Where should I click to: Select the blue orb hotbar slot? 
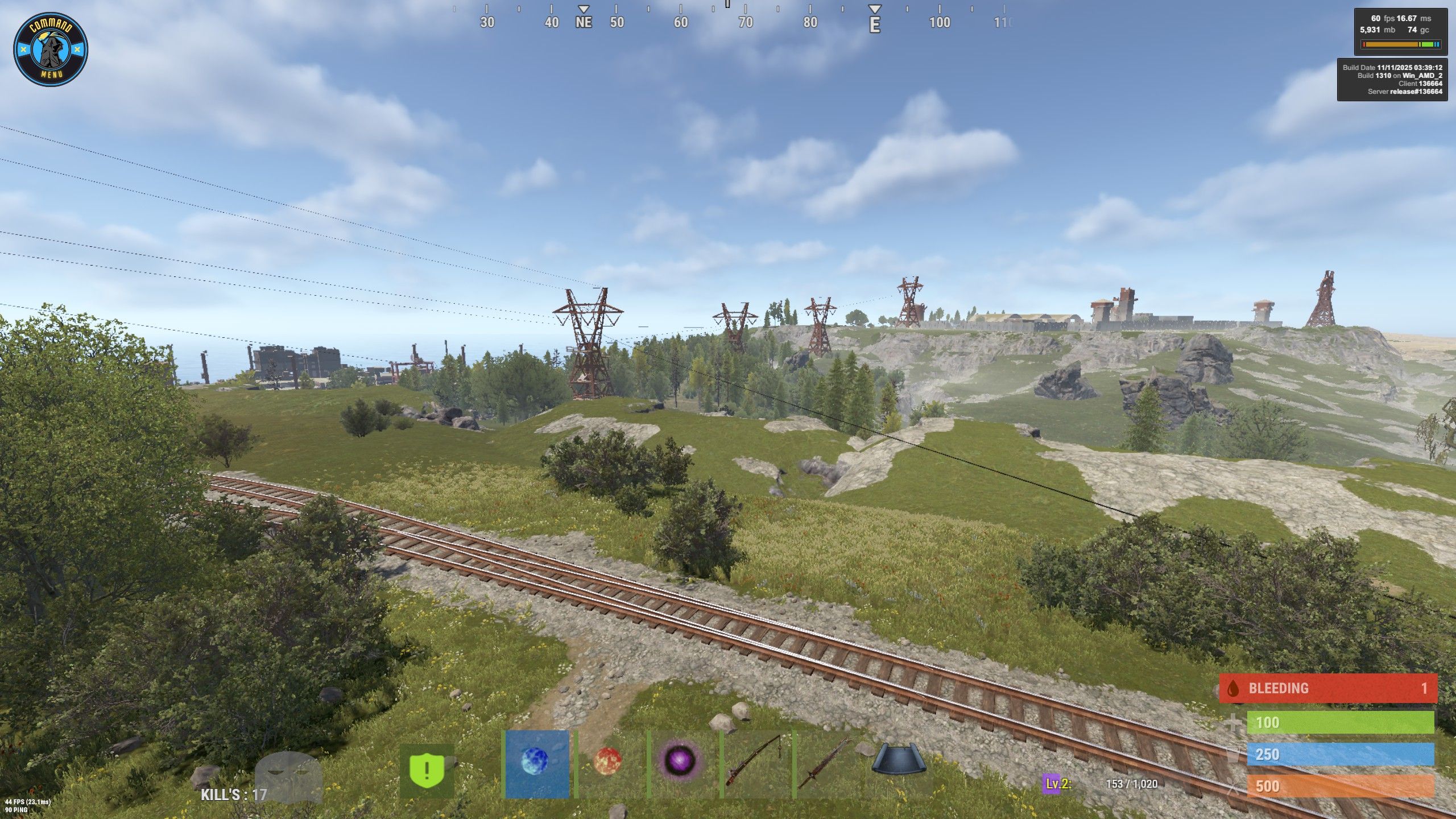click(x=537, y=763)
